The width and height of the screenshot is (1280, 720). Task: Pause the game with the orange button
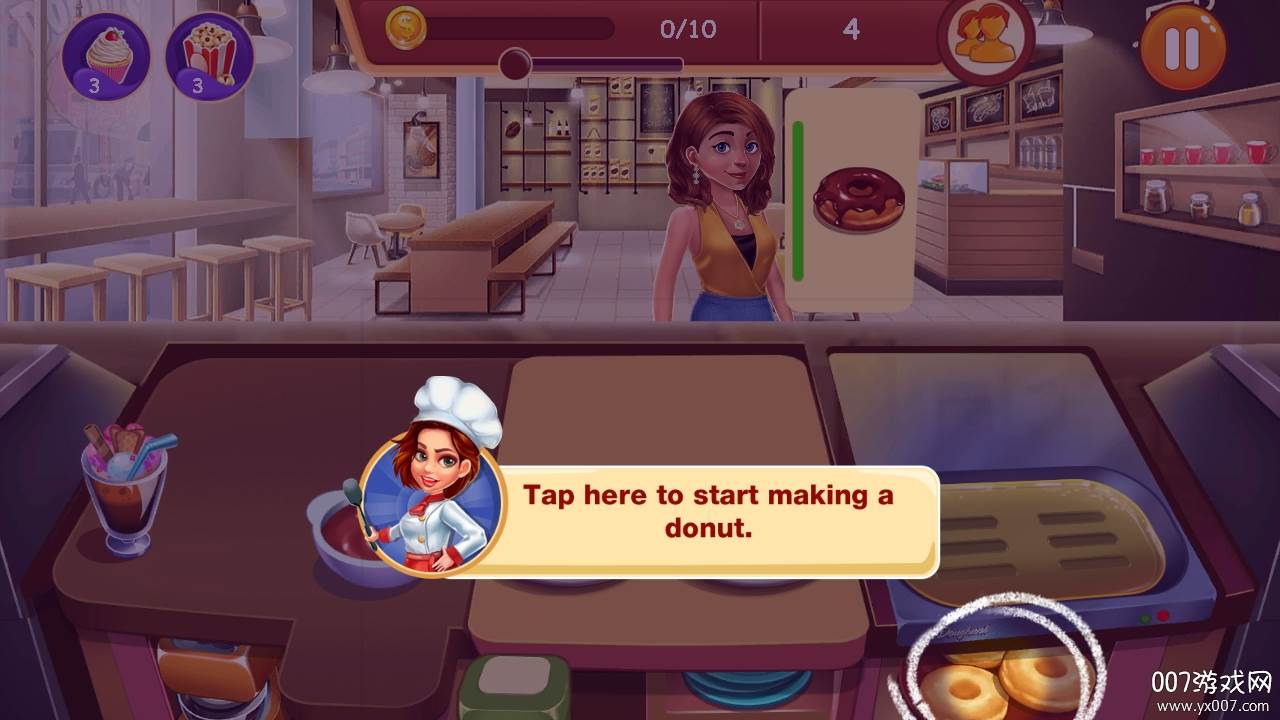coord(1183,46)
